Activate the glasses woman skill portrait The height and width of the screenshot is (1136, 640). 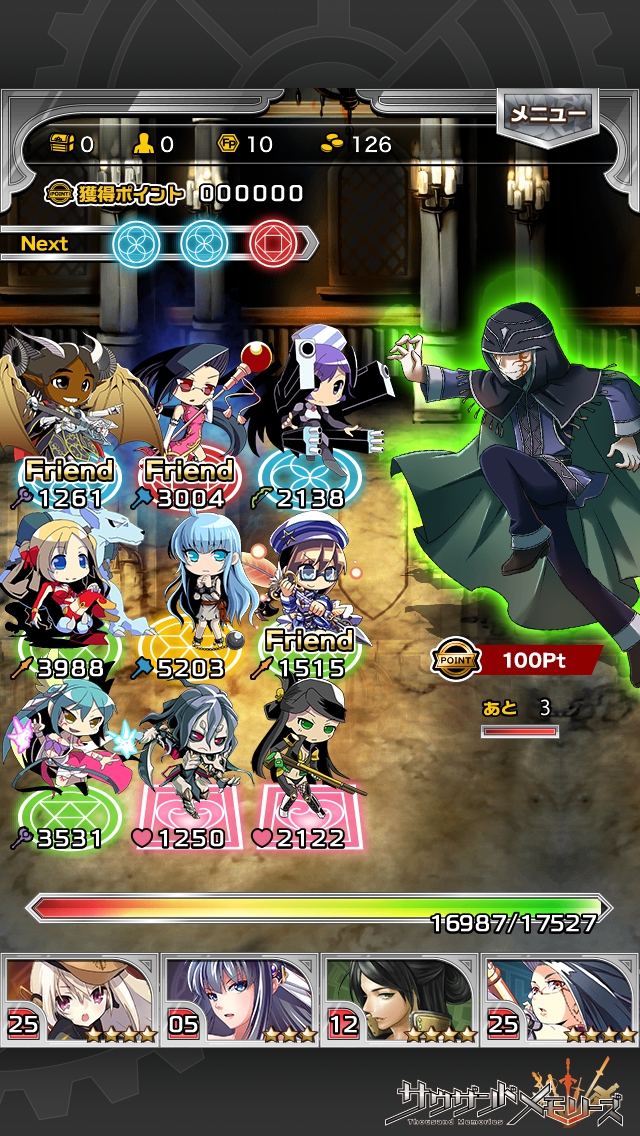[x=560, y=998]
